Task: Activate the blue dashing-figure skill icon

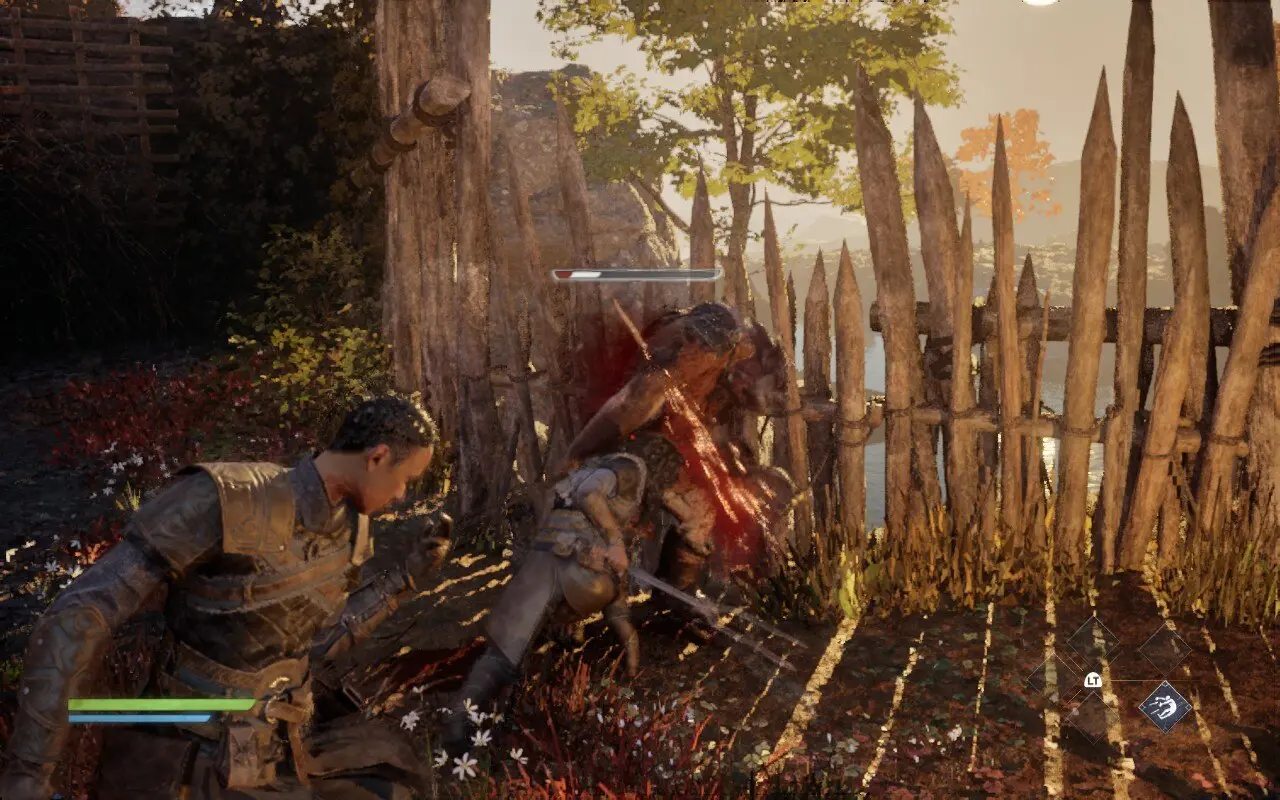Action: (1165, 706)
